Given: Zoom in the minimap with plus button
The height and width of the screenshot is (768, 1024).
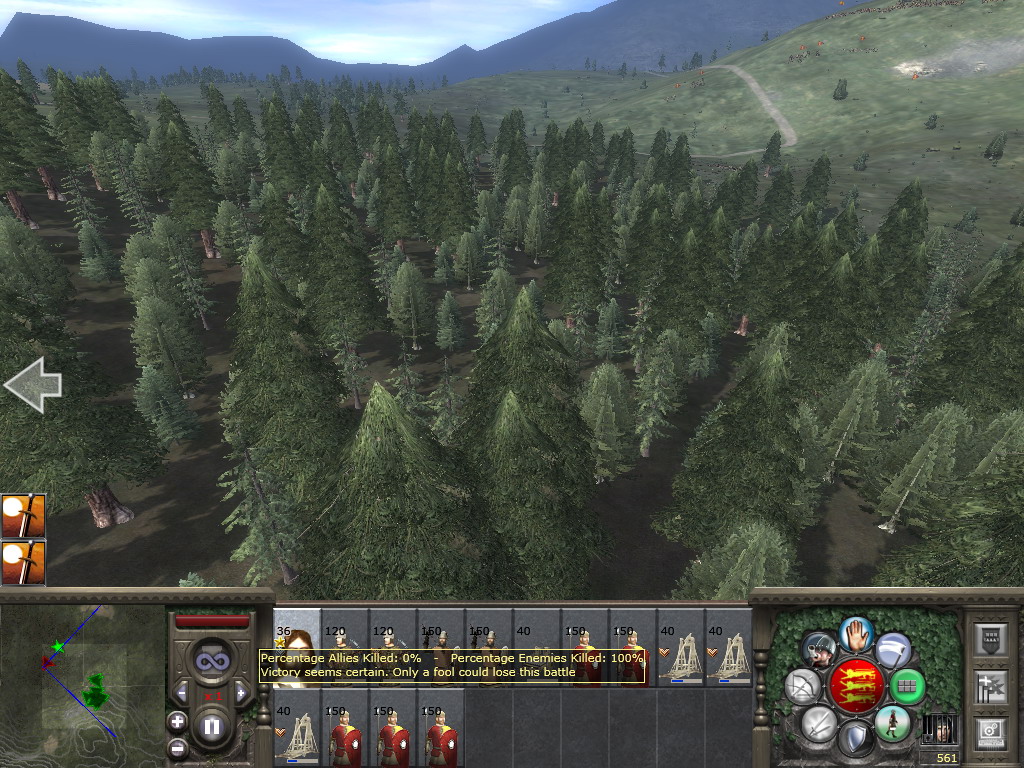Looking at the screenshot, I should [x=177, y=721].
